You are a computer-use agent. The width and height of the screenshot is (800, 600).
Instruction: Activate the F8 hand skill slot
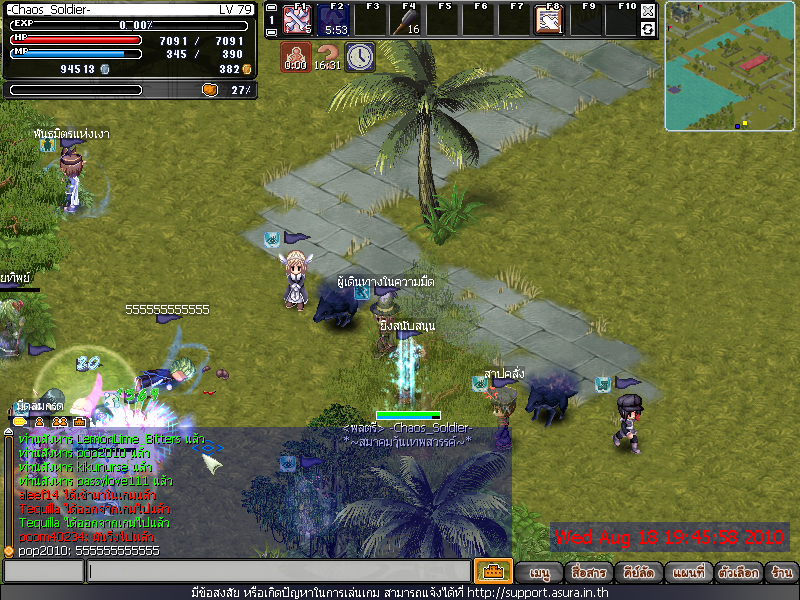tap(548, 20)
